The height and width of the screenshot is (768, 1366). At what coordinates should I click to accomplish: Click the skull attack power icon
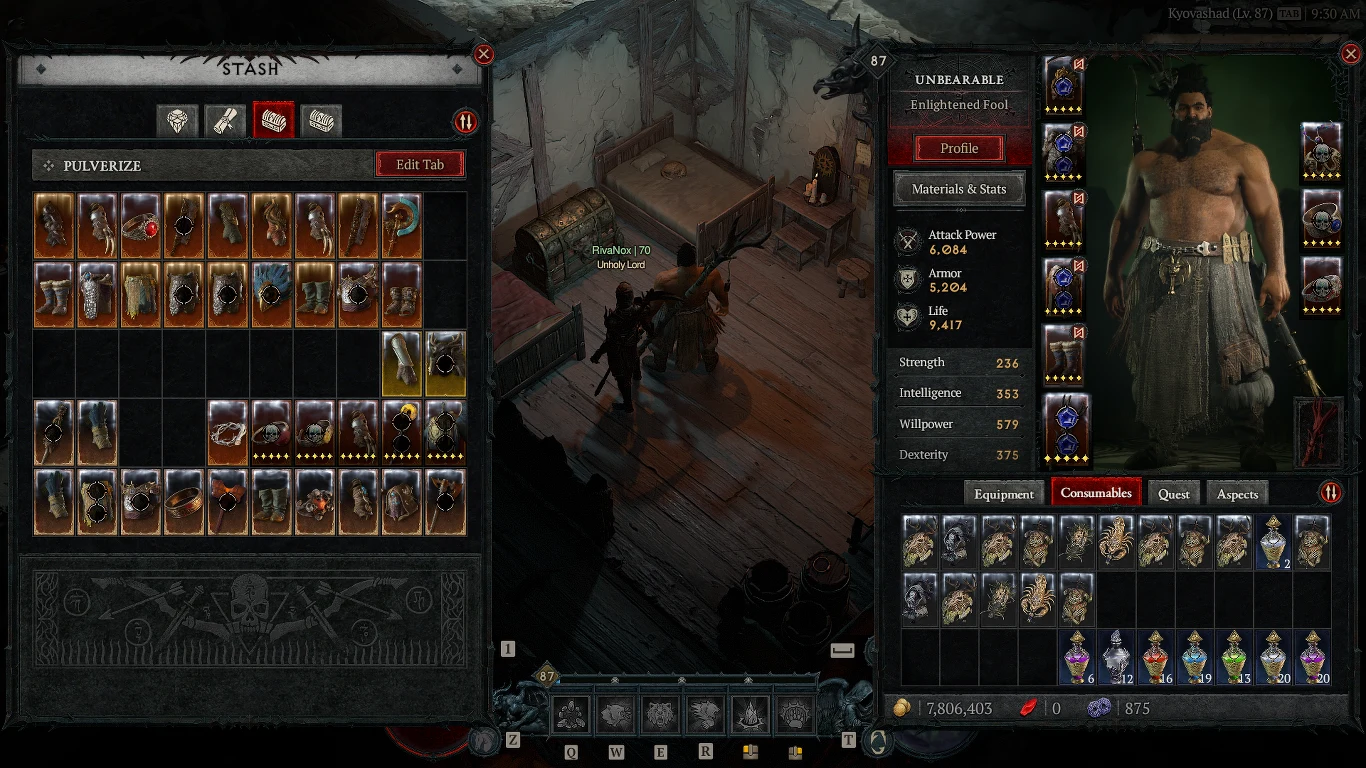(908, 241)
